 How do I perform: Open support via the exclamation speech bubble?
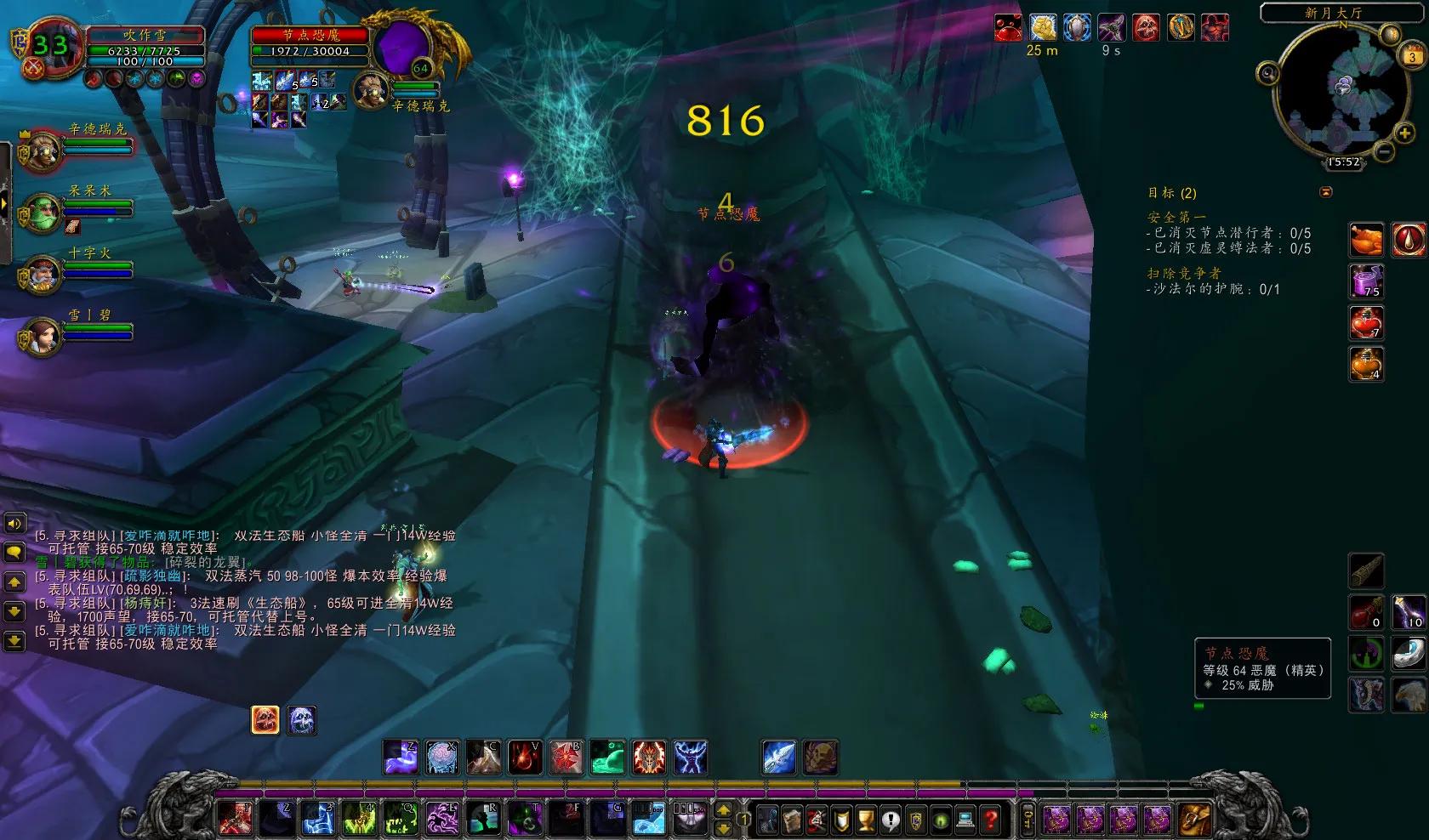[x=891, y=820]
